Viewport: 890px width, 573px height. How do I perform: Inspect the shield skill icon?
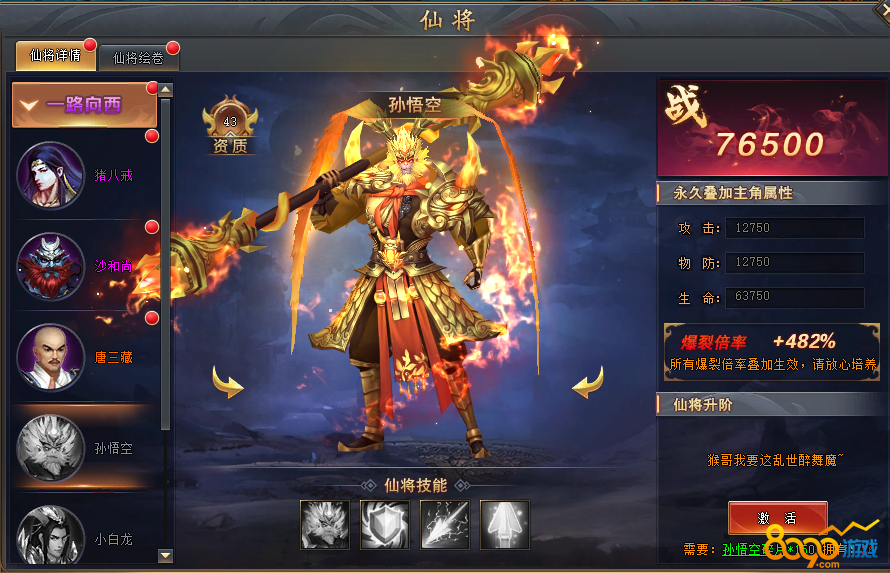click(x=385, y=525)
